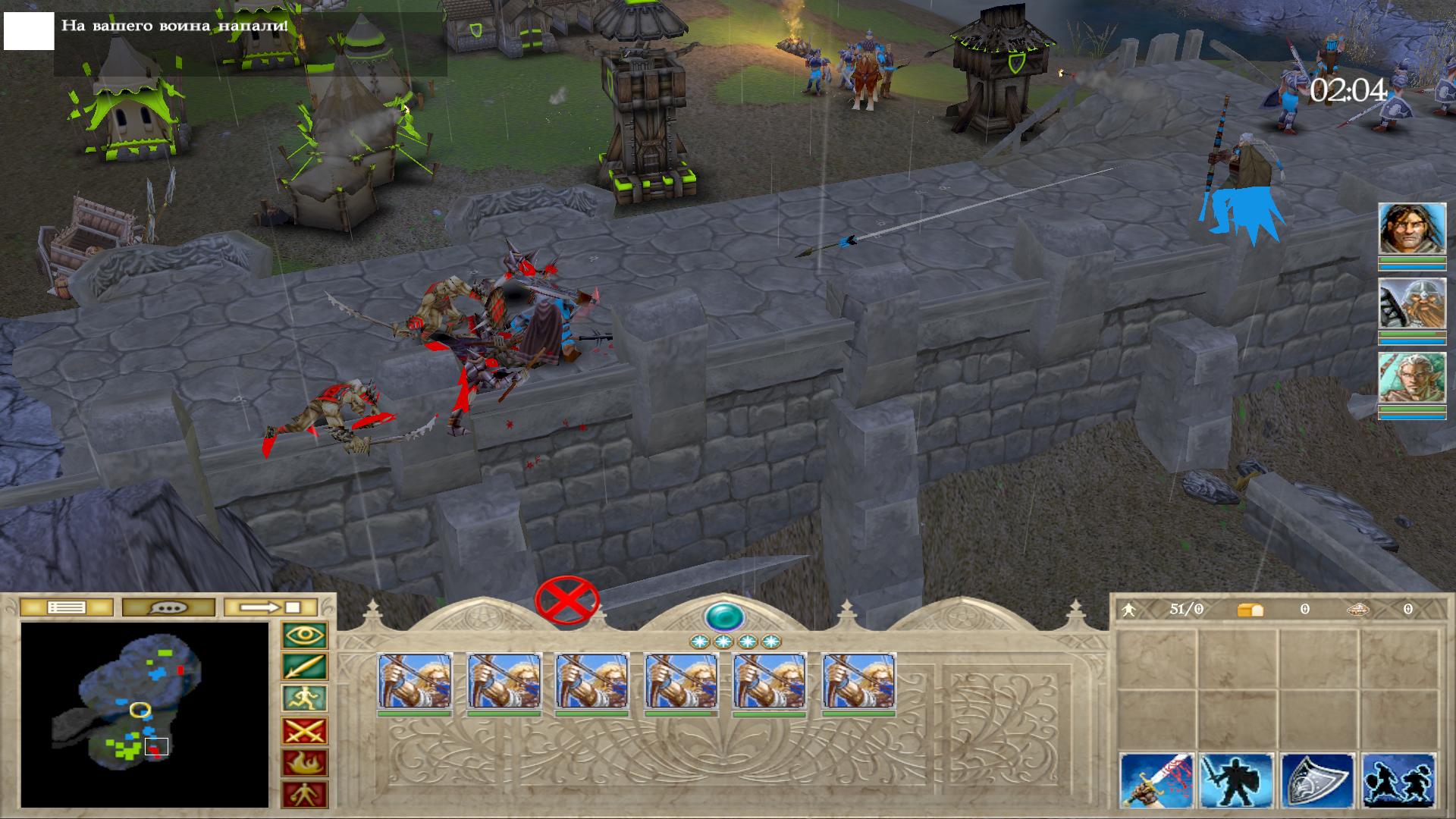Screen dimensions: 1456x819
Task: Select the long-haired human hero portrait
Action: [1411, 229]
